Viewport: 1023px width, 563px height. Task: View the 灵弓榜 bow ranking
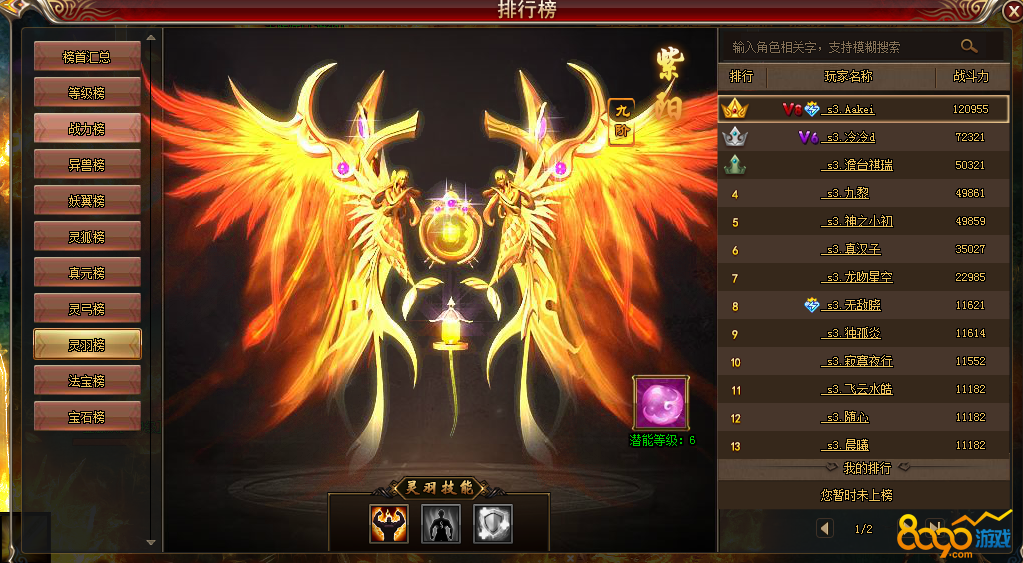87,308
